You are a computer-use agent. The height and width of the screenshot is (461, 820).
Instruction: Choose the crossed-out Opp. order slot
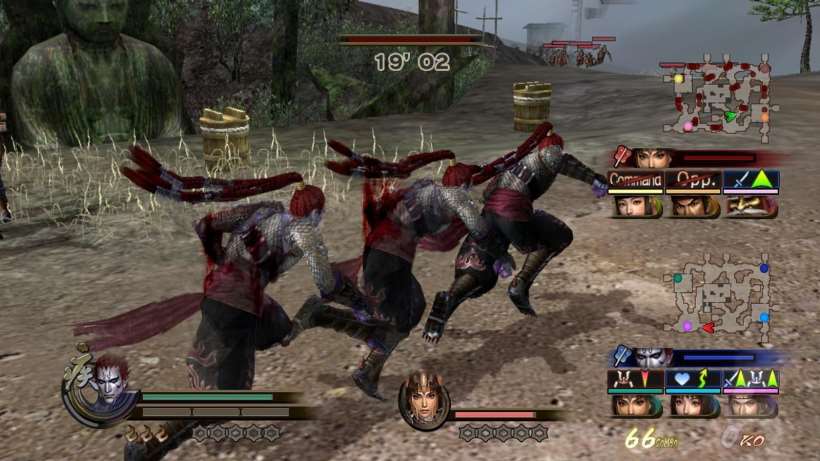click(x=693, y=181)
